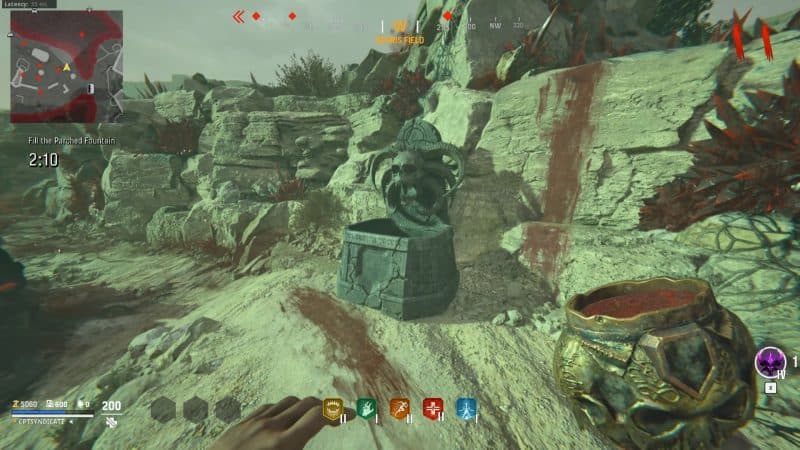Screen dimensions: 800x450
Task: Click the orange objective marker on the compass
Action: click(400, 27)
